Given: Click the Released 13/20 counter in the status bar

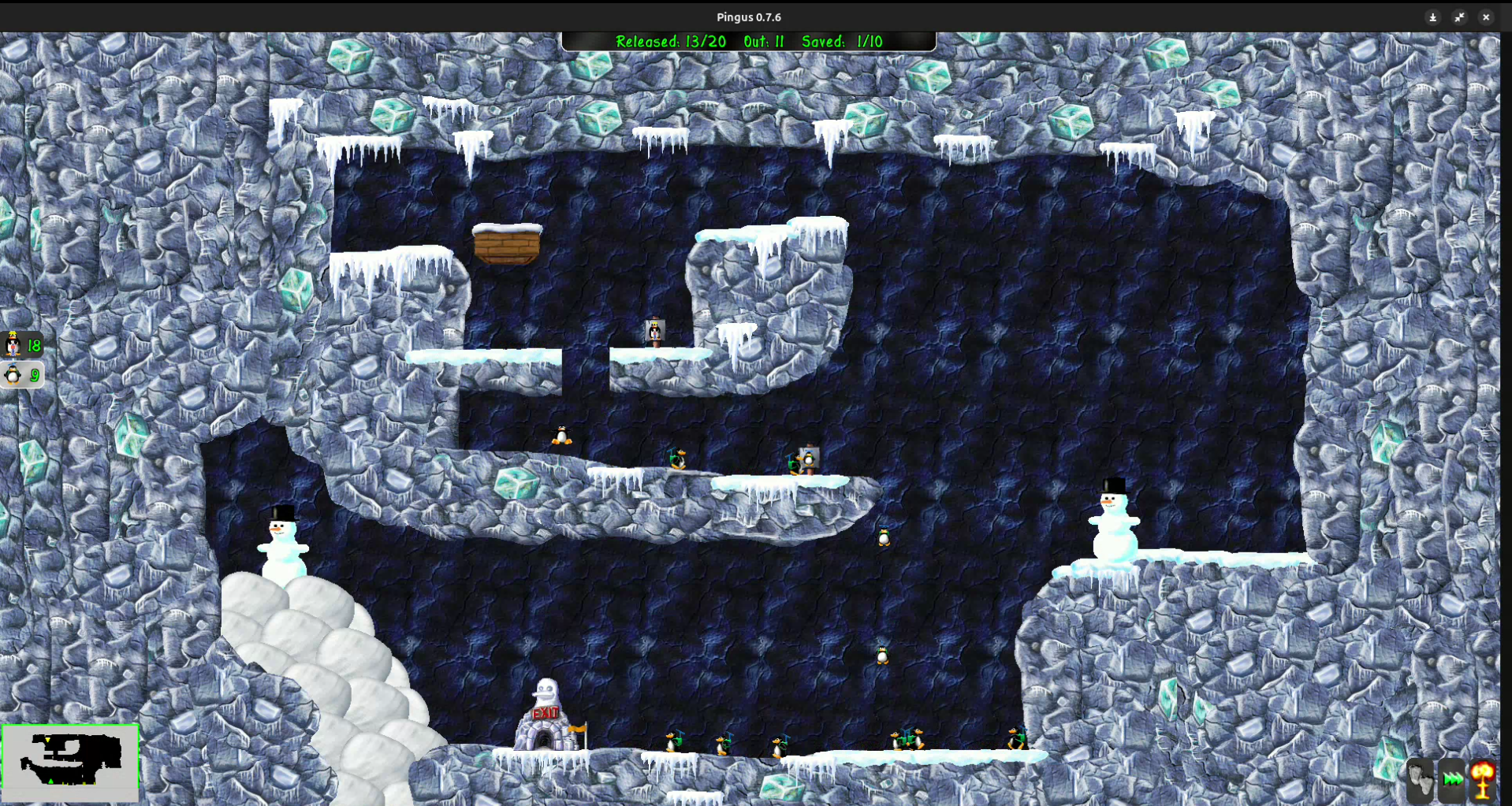Looking at the screenshot, I should pos(672,42).
